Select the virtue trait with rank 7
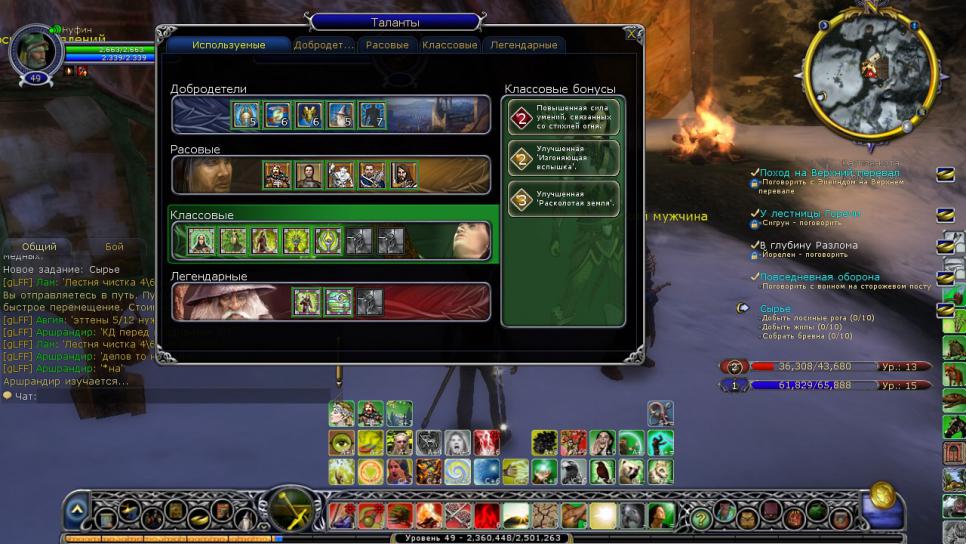 372,115
